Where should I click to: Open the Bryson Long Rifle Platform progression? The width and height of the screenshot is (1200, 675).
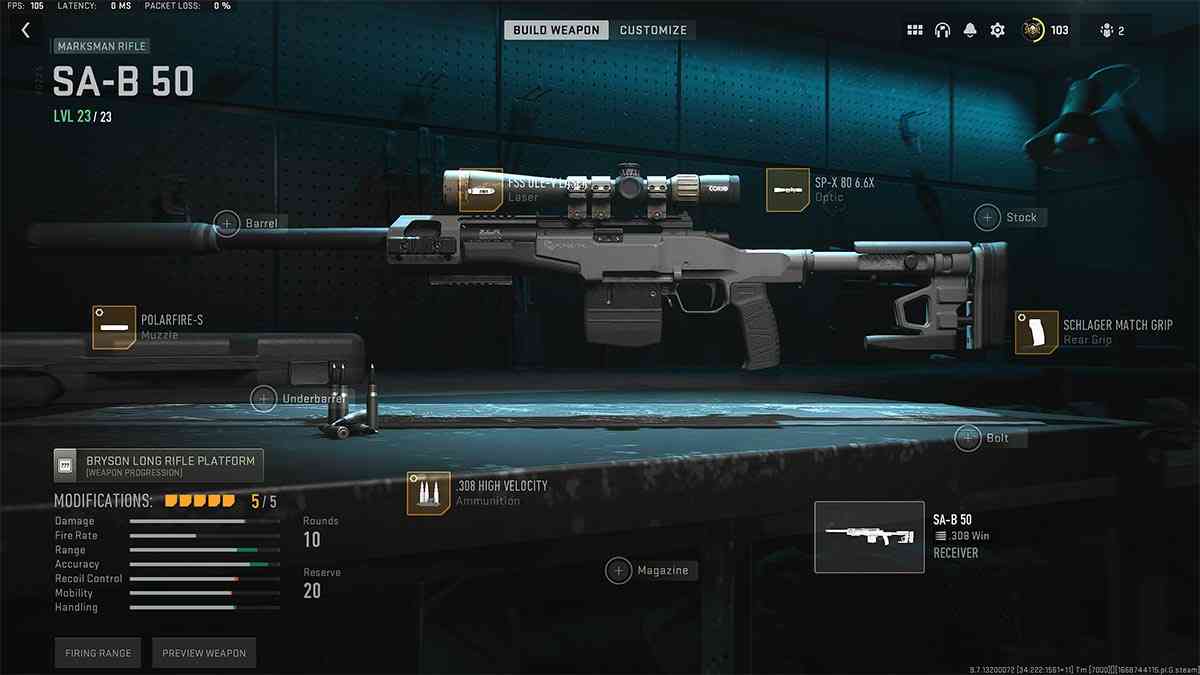(158, 465)
